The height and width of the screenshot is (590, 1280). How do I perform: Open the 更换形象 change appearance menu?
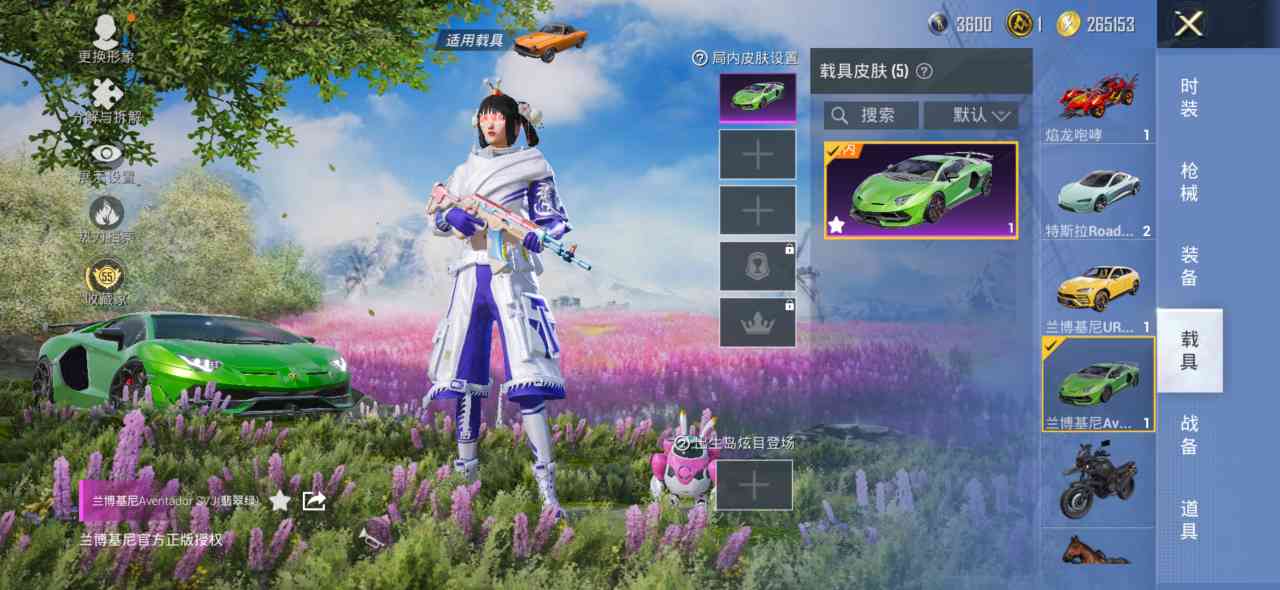[x=106, y=38]
